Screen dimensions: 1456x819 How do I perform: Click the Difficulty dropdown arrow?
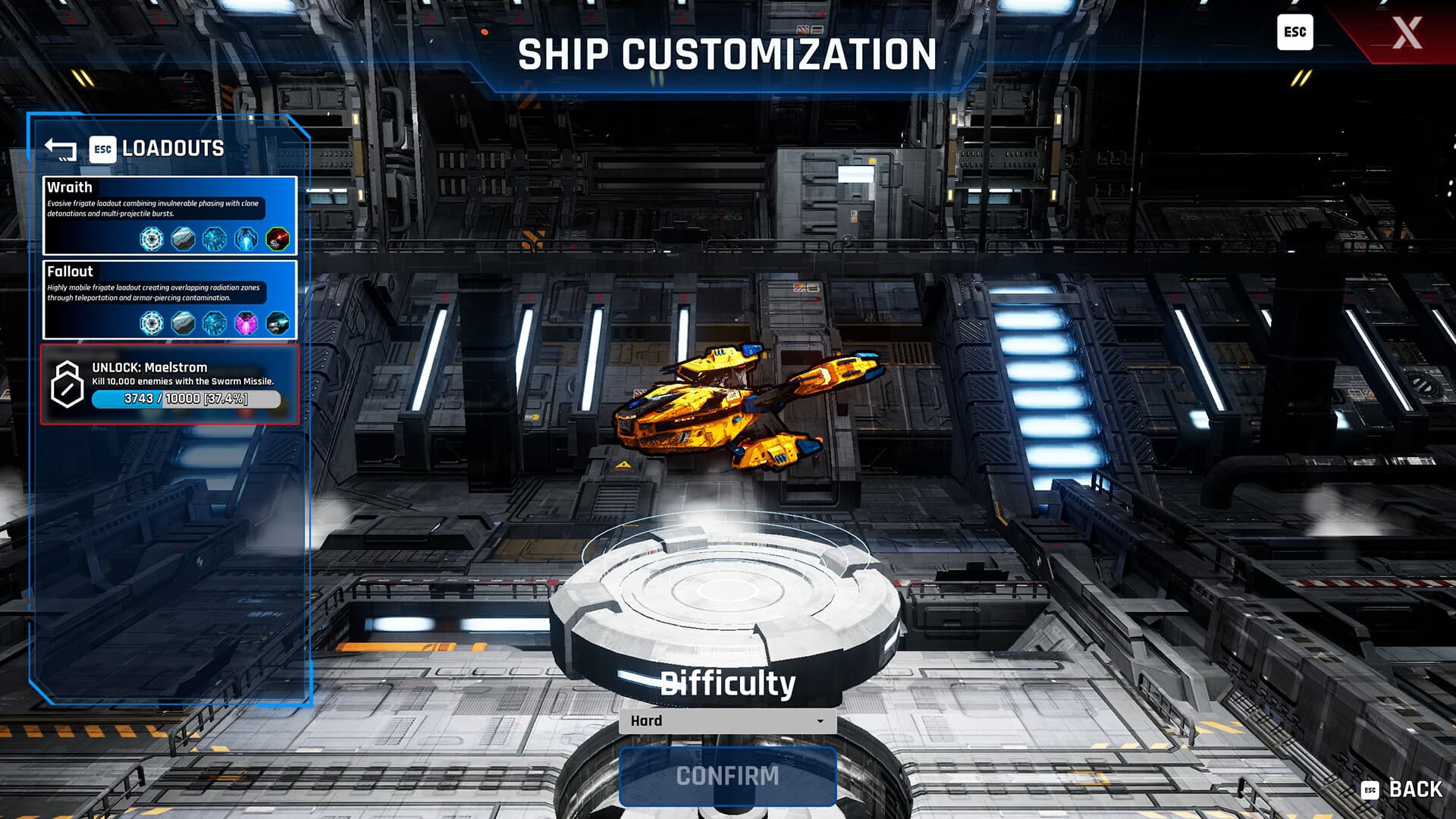(x=821, y=720)
